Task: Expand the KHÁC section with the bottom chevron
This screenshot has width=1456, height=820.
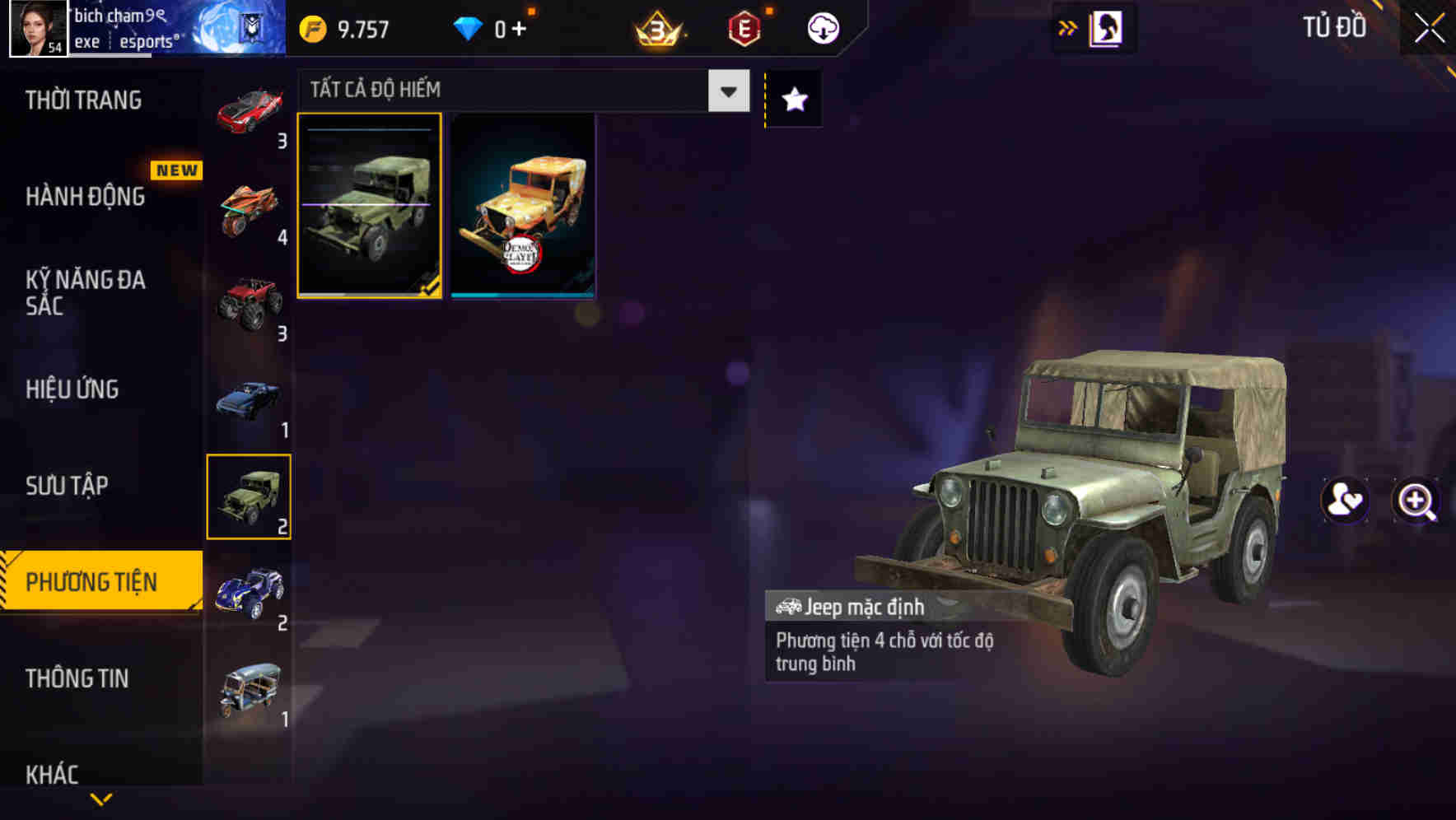Action: (x=100, y=800)
